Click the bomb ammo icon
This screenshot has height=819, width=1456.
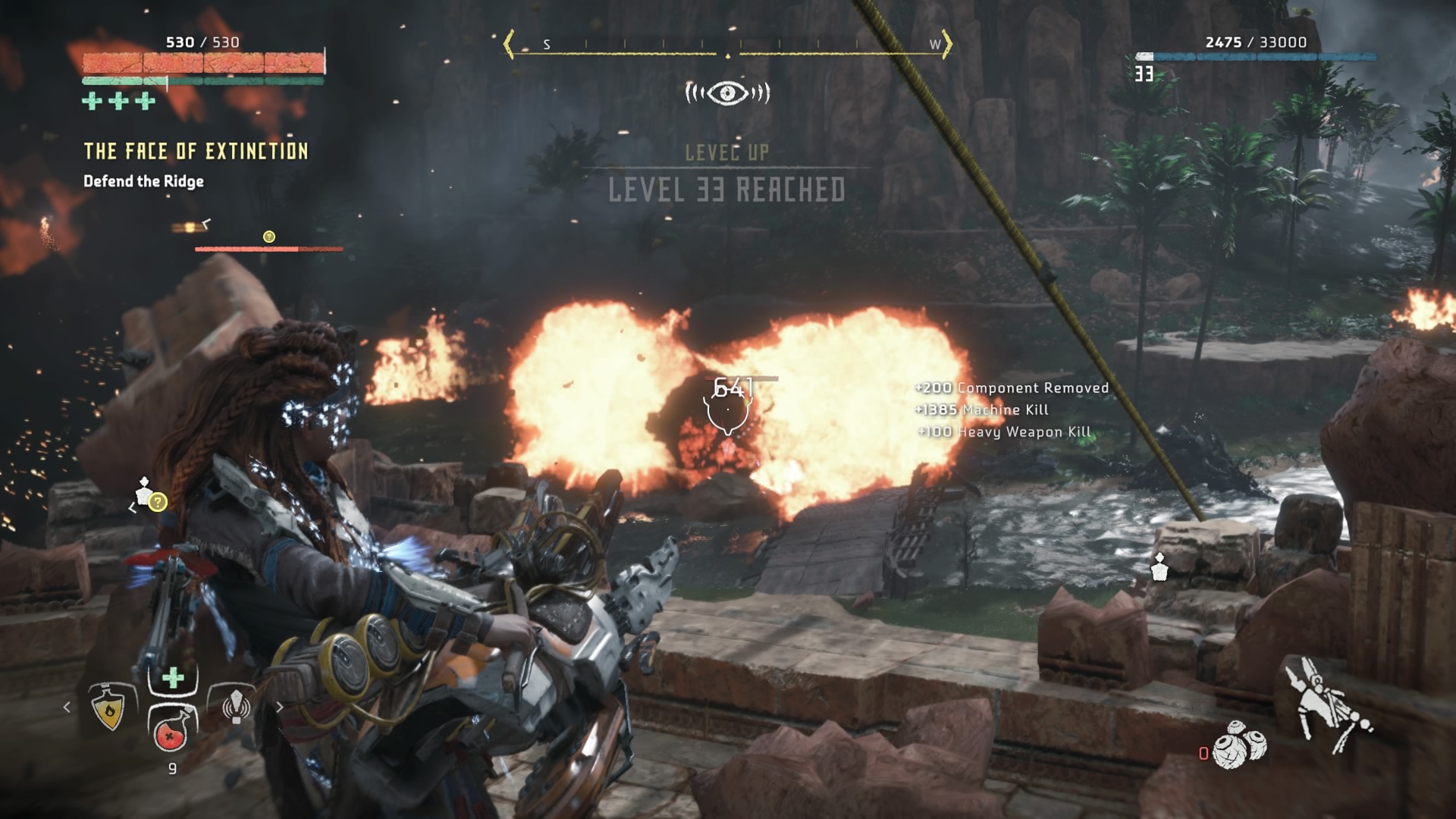(x=1239, y=745)
